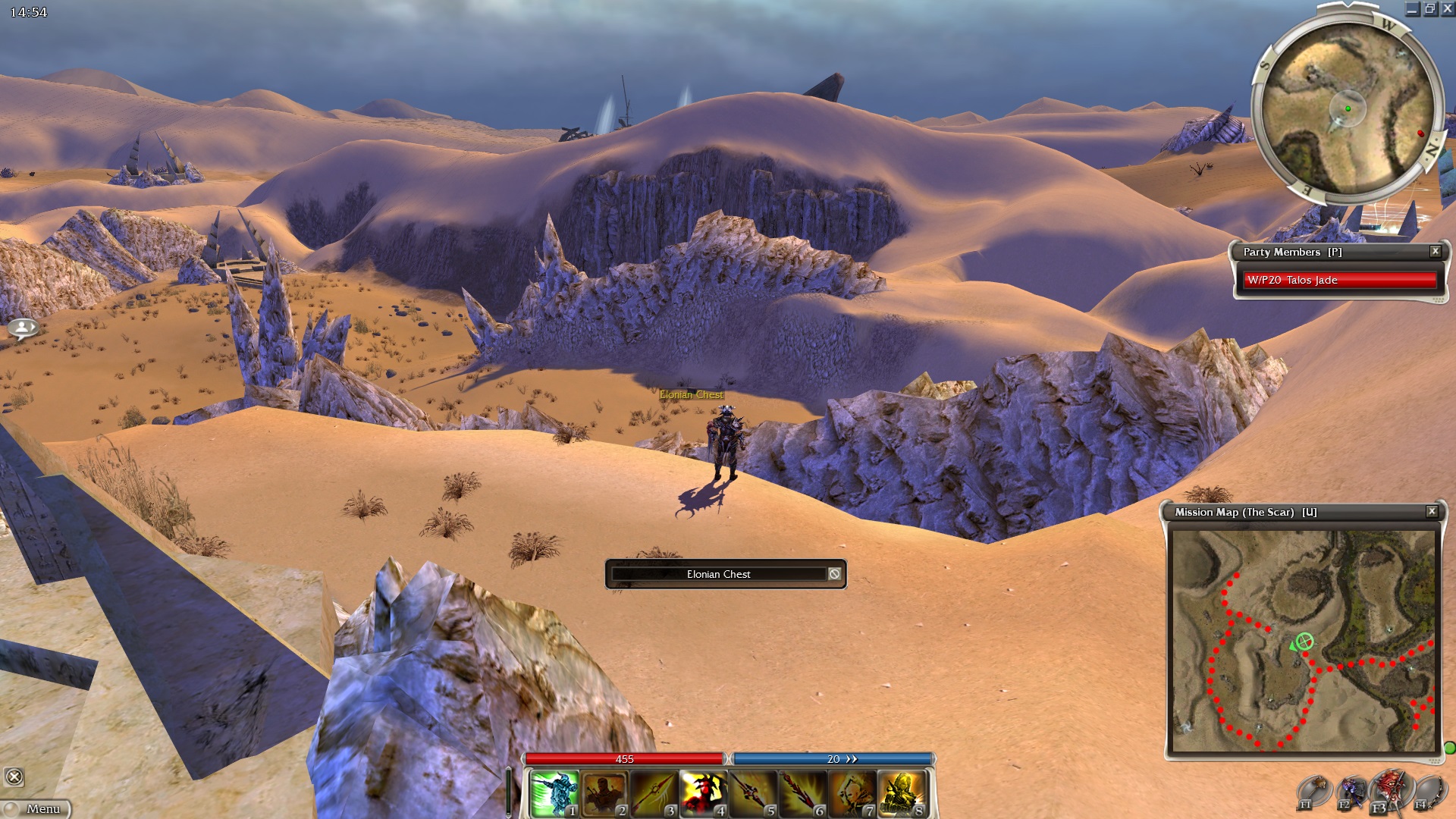Select the F1 hammer weapon set
The width and height of the screenshot is (1456, 819).
(x=1313, y=792)
